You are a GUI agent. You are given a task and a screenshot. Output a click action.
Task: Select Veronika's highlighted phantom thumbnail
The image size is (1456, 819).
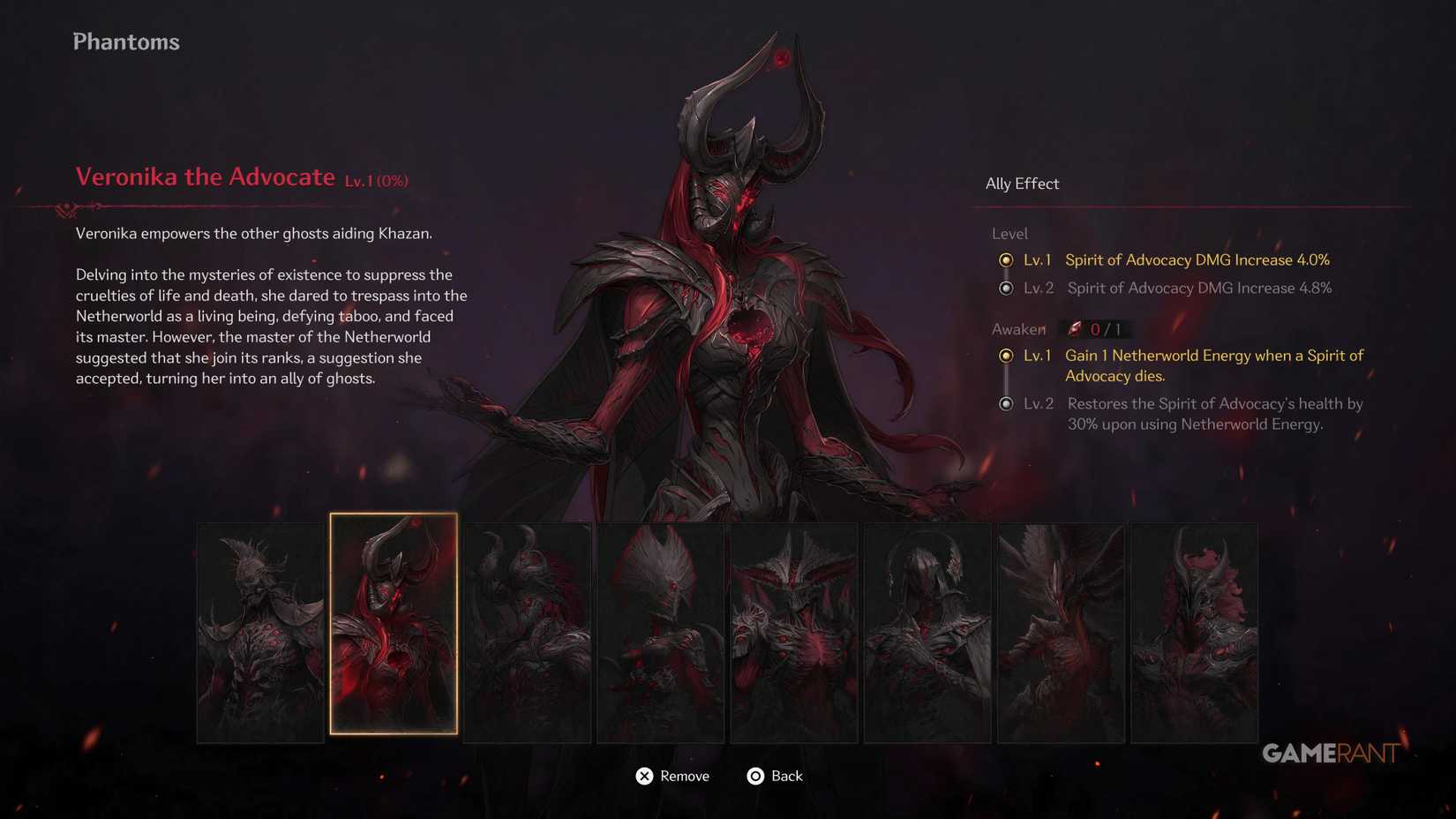pyautogui.click(x=394, y=623)
